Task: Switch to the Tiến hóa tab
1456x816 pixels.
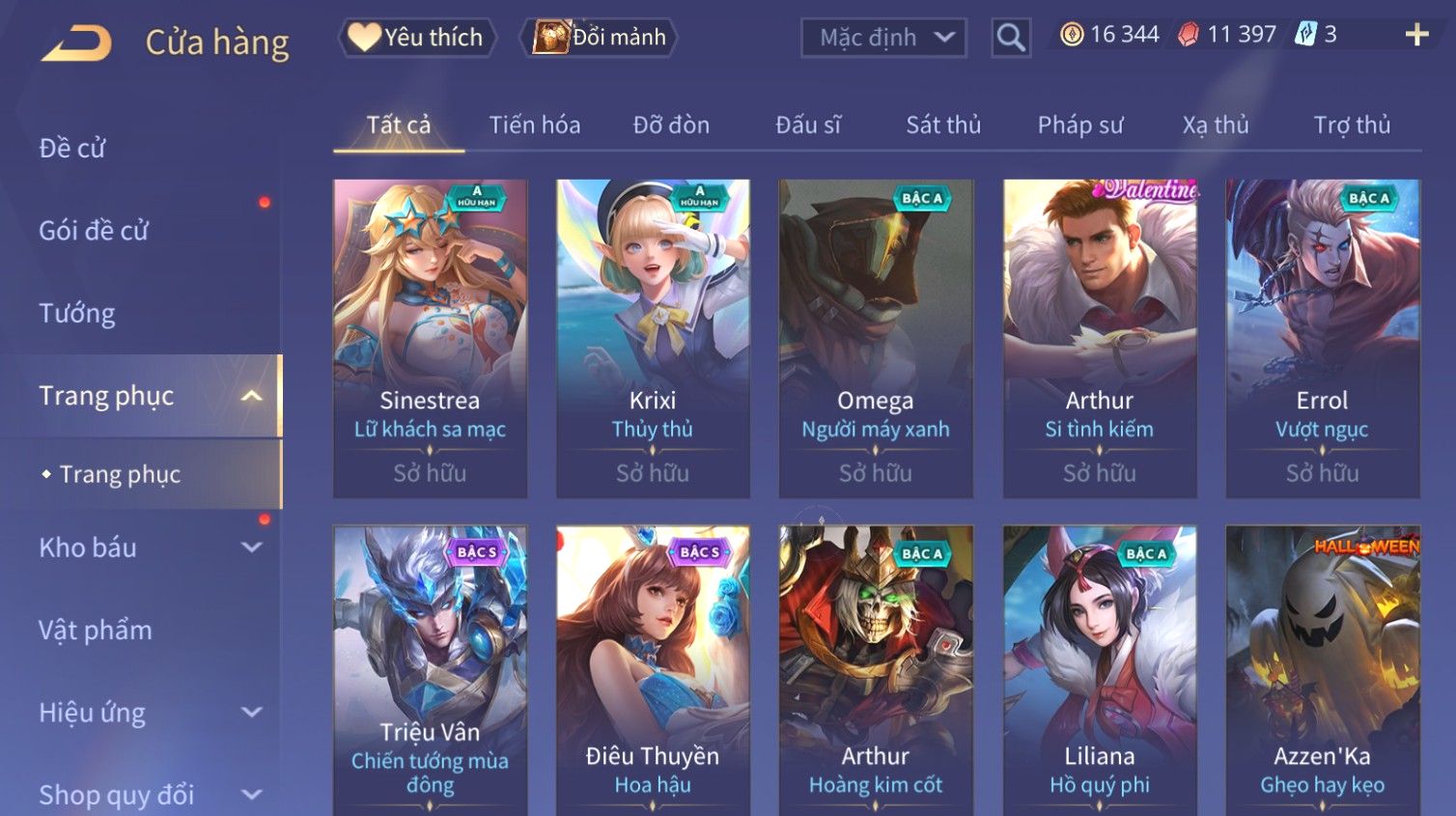Action: (x=534, y=125)
